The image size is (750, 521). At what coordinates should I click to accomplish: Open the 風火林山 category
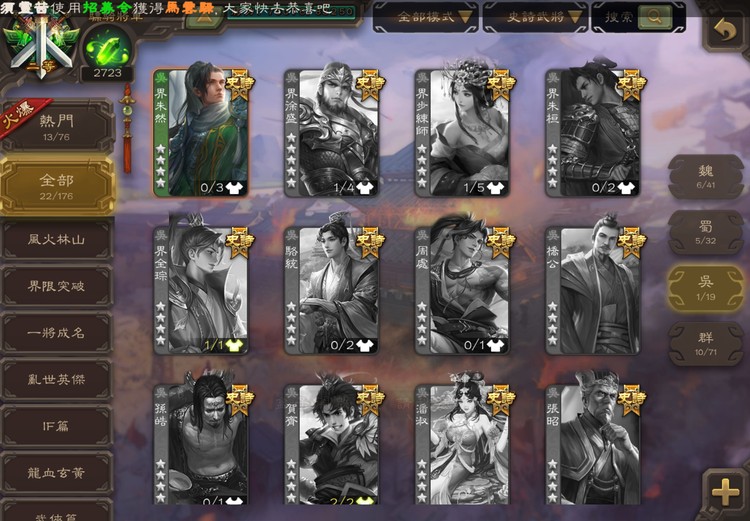click(x=56, y=241)
